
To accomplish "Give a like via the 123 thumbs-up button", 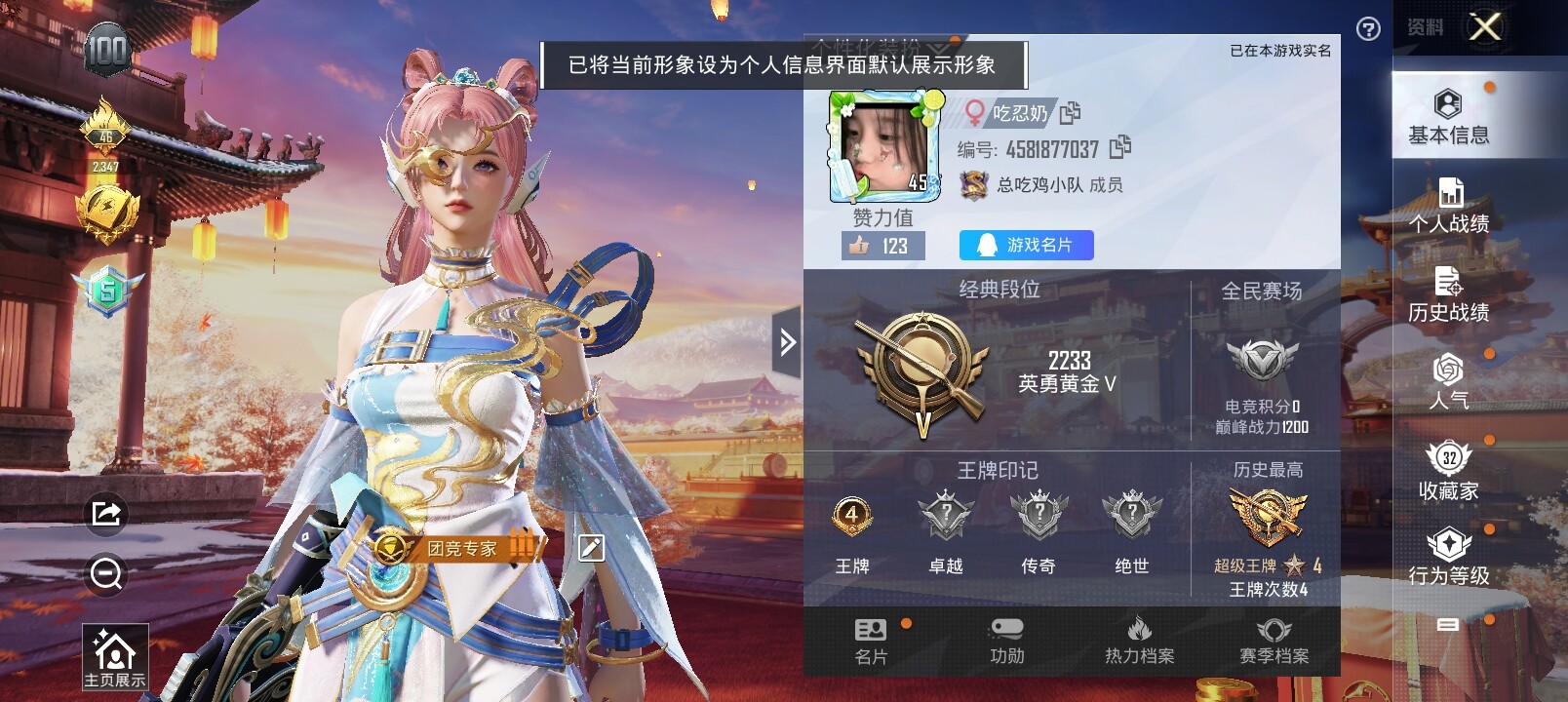I will pos(882,246).
